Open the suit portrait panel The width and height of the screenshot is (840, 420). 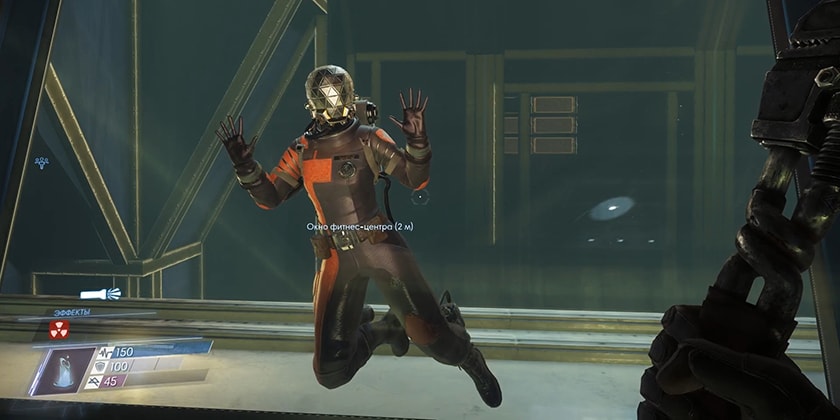tap(63, 365)
